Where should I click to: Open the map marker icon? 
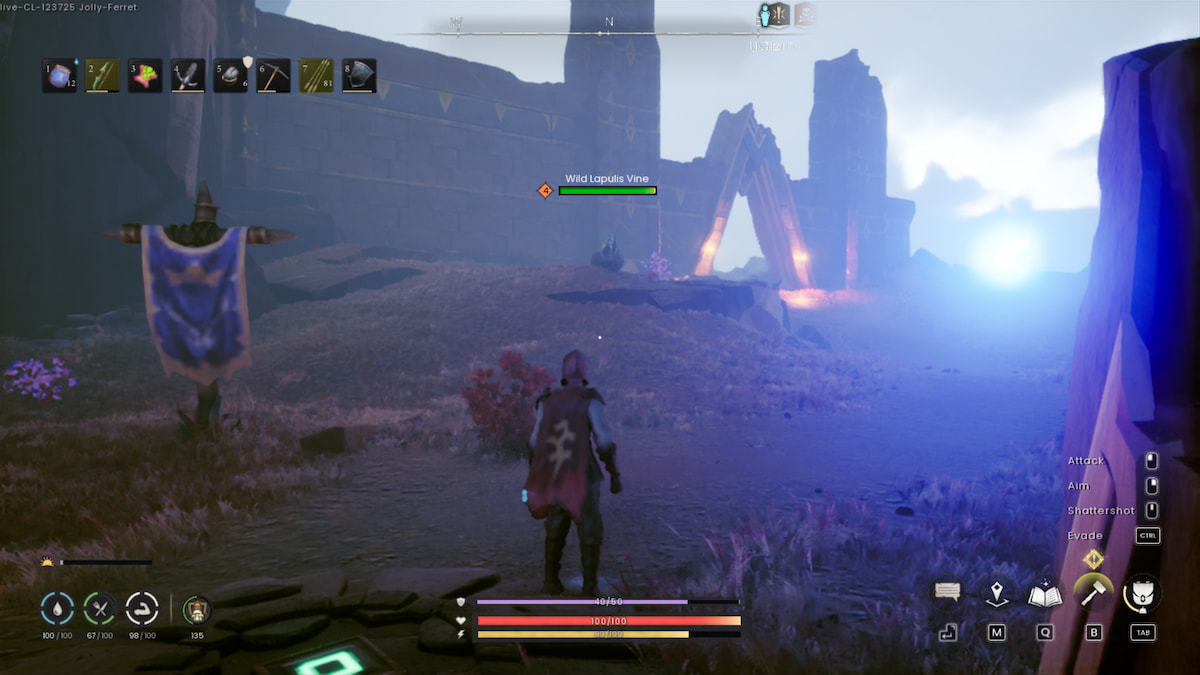click(x=996, y=594)
